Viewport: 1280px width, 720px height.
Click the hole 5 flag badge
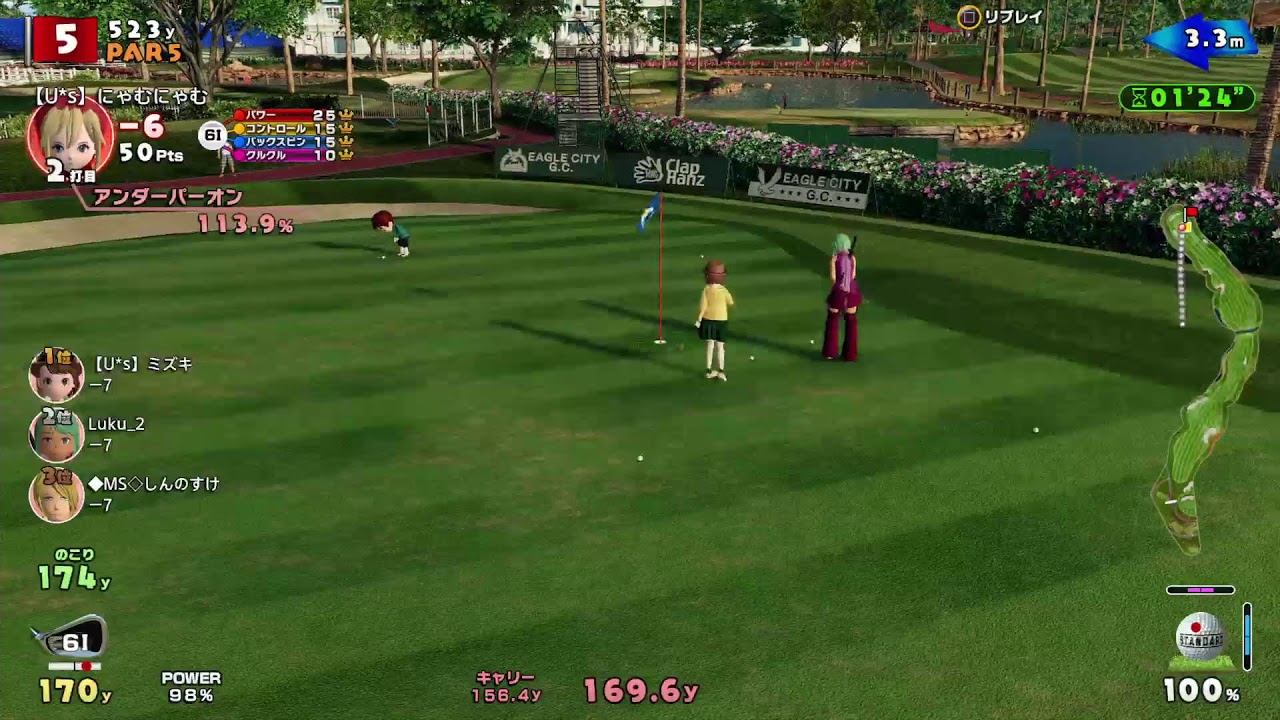(64, 39)
